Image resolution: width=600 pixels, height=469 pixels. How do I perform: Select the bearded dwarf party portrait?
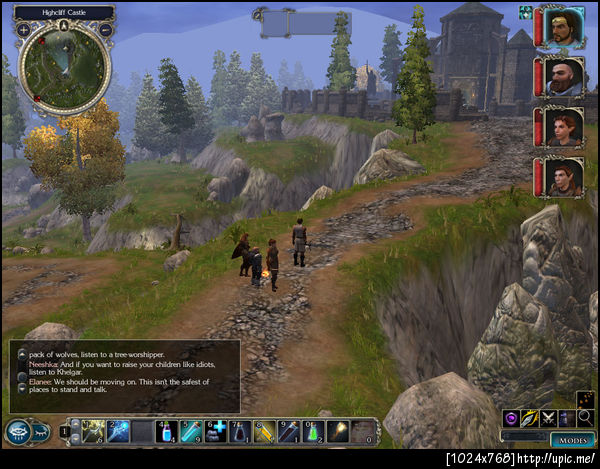(565, 77)
